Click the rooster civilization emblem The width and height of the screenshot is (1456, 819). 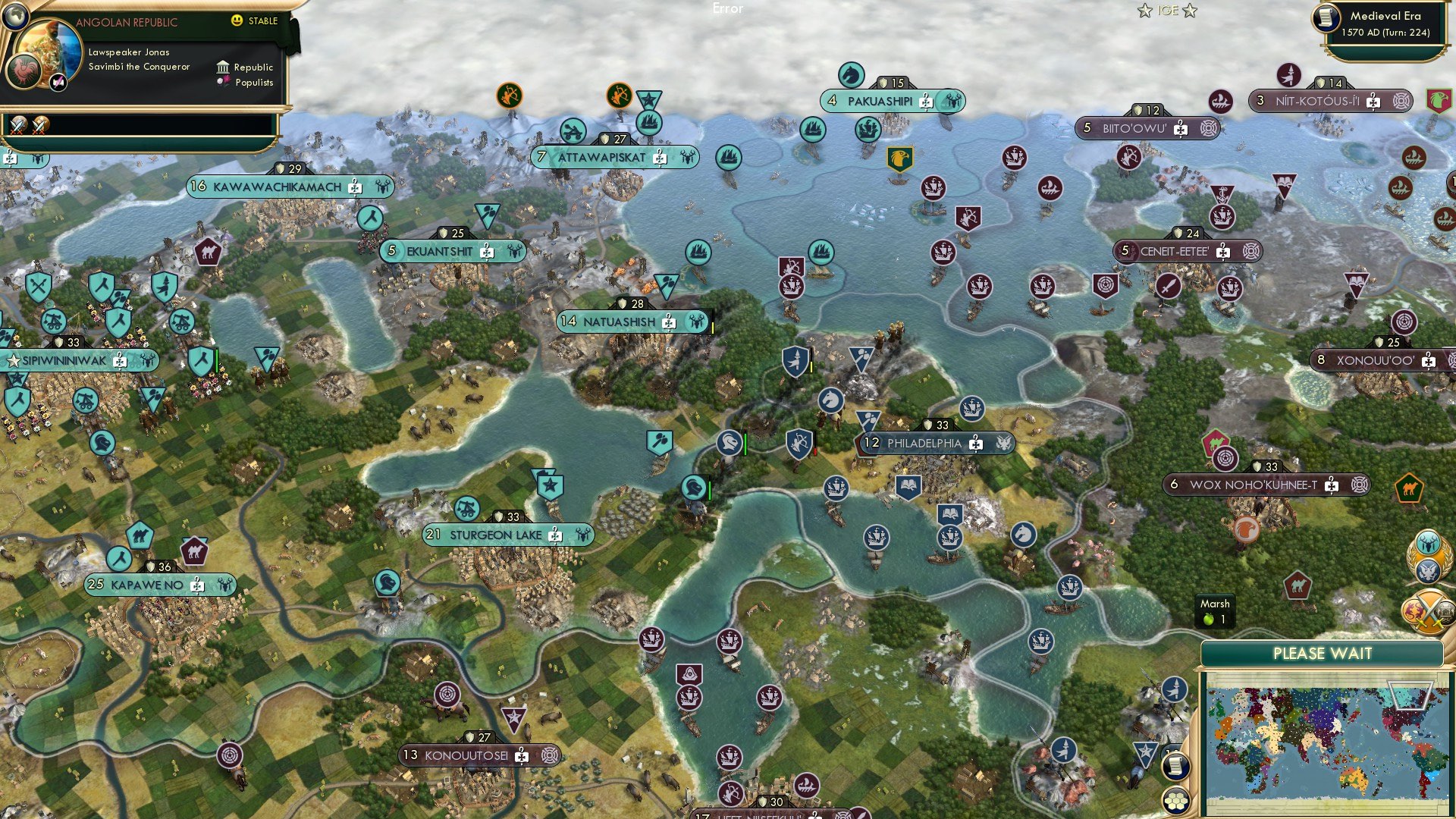pyautogui.click(x=23, y=72)
